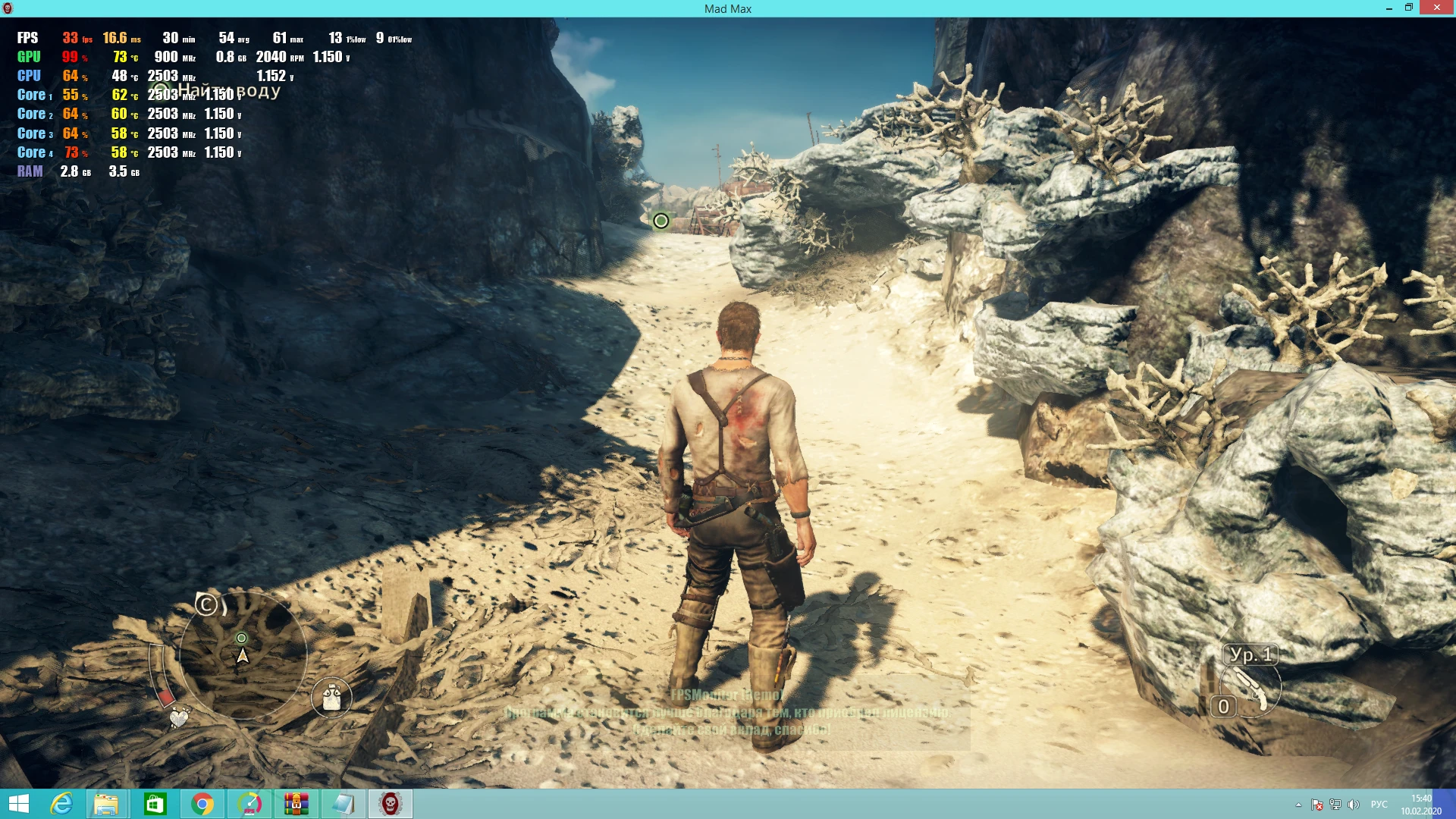
Task: Toggle the system volume speaker icon
Action: coord(1351,805)
